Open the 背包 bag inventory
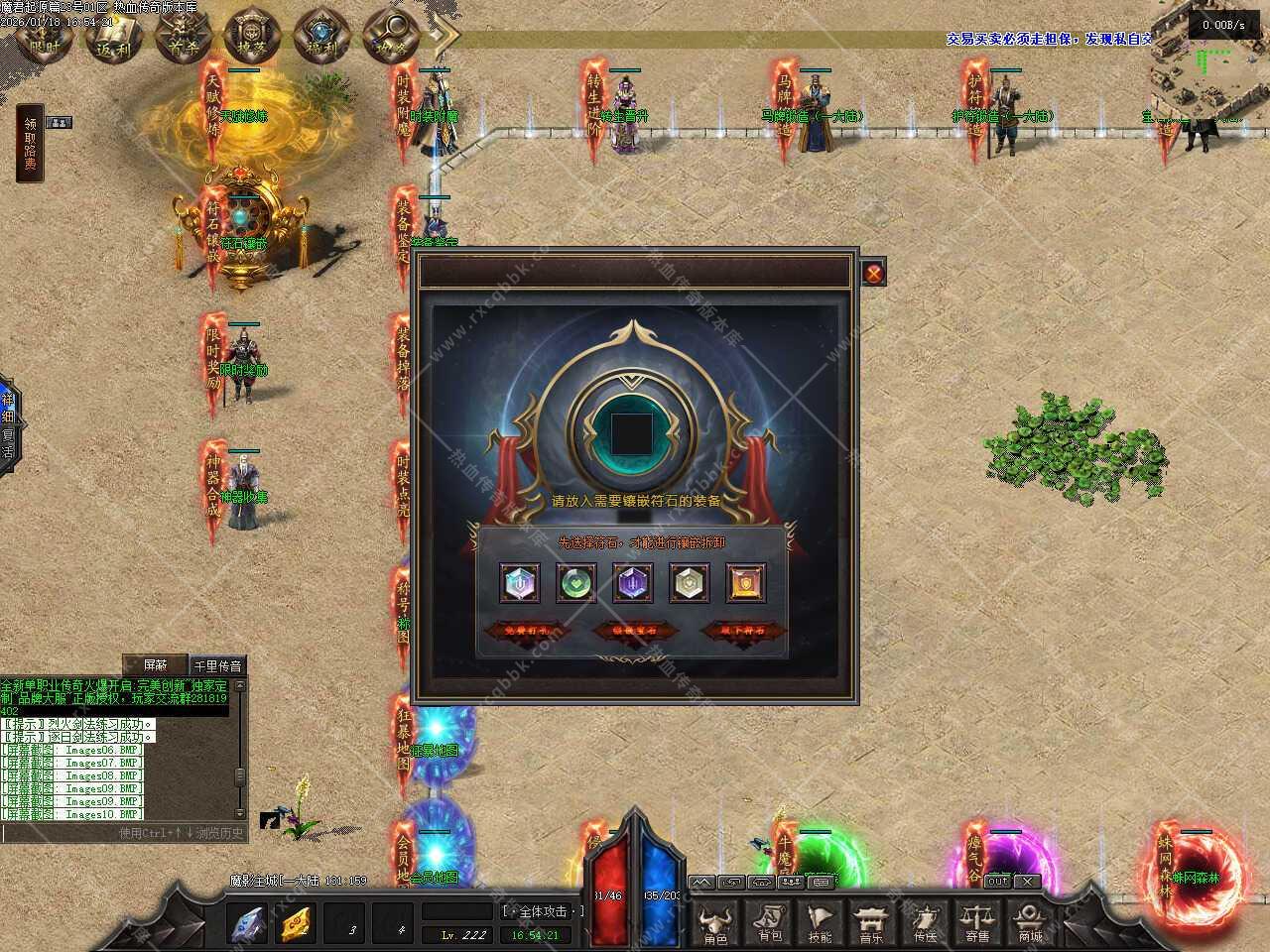The height and width of the screenshot is (952, 1270). pyautogui.click(x=770, y=924)
